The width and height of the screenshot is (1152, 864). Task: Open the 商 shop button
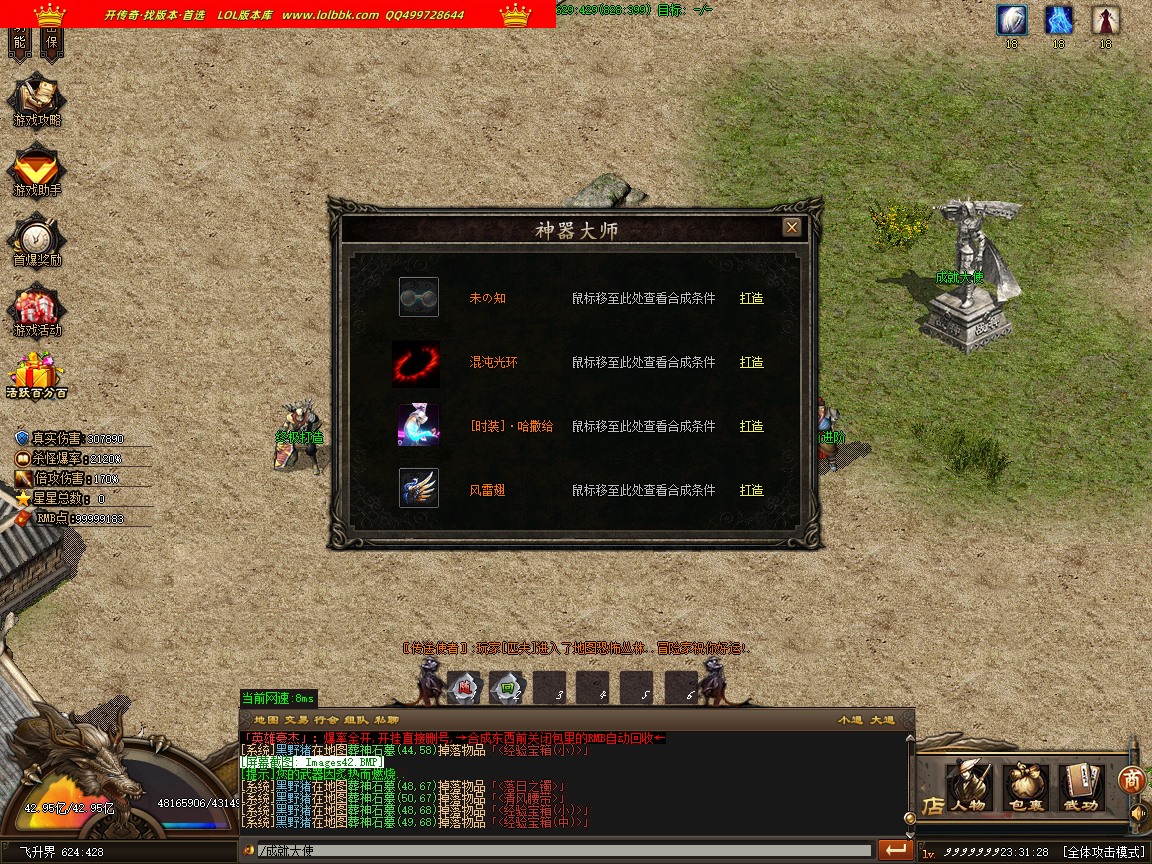pyautogui.click(x=1131, y=779)
